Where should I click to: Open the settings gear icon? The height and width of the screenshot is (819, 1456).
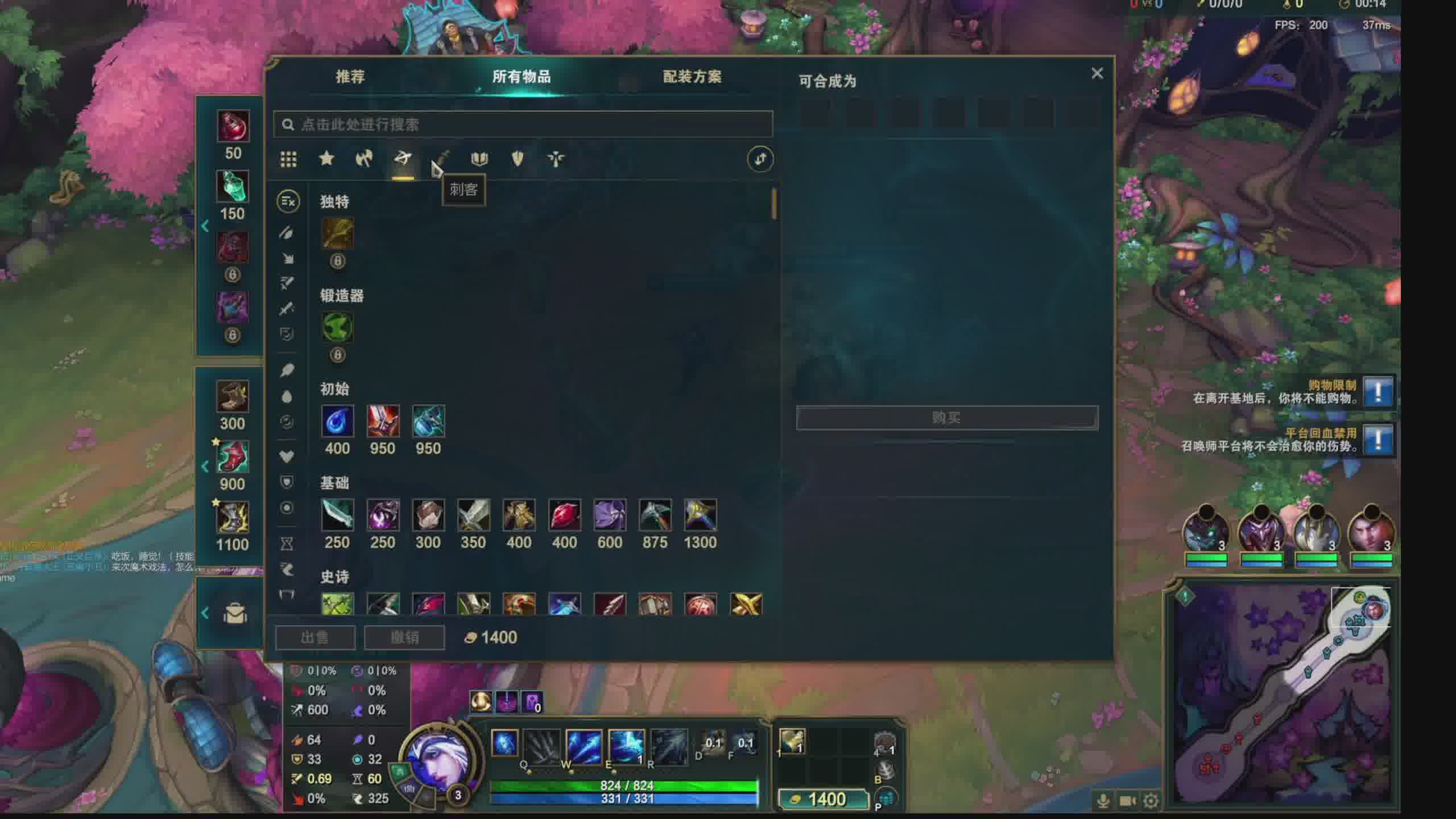[1151, 801]
